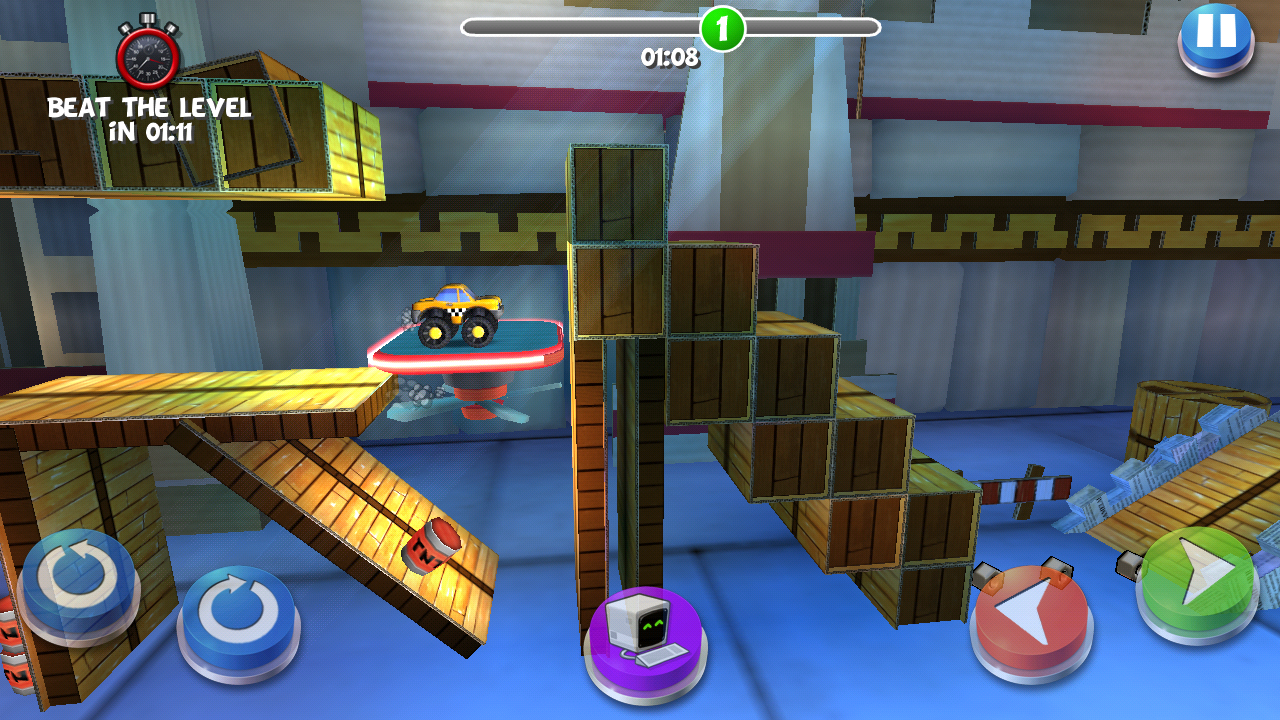Hit the red reverse arrow button

[x=1031, y=615]
